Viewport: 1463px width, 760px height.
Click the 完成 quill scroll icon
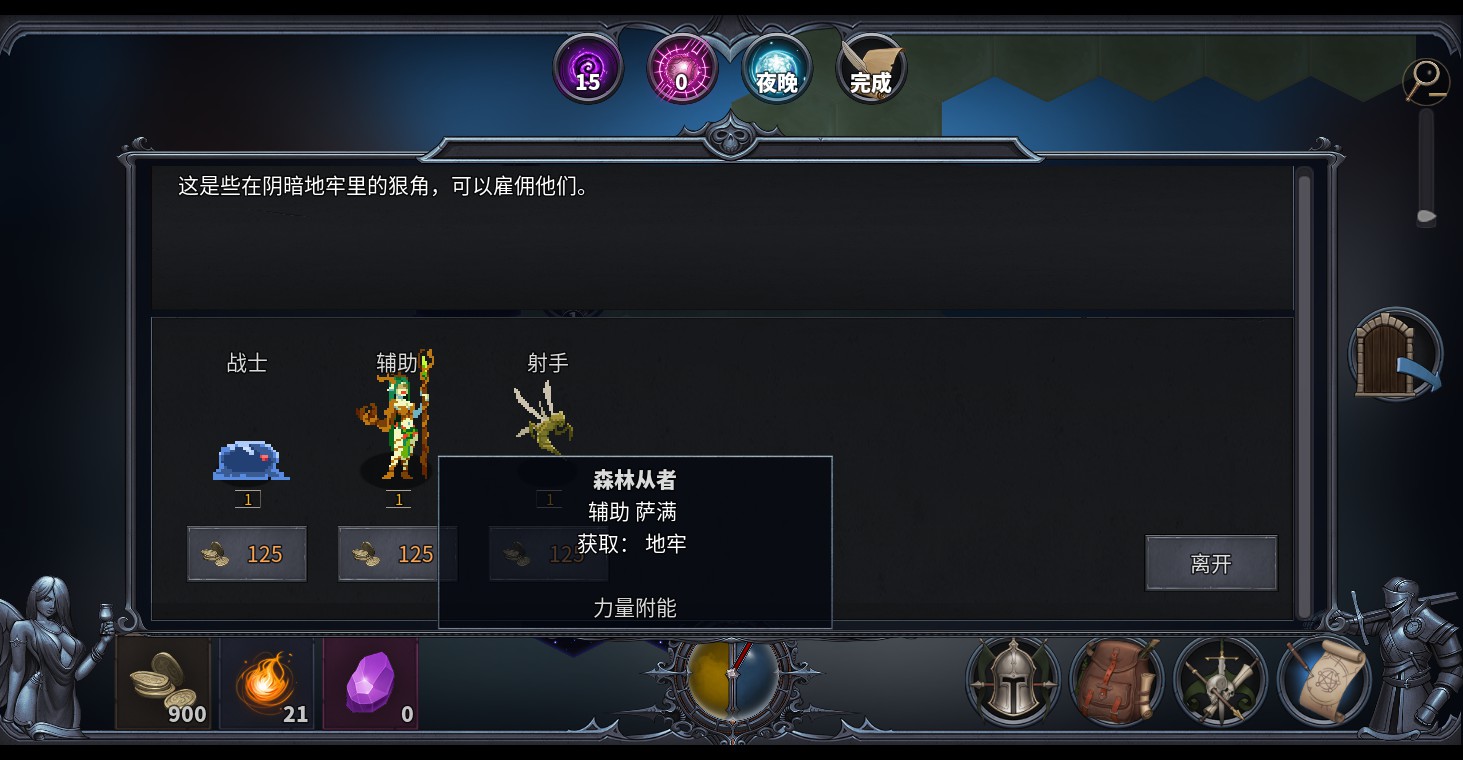[869, 70]
